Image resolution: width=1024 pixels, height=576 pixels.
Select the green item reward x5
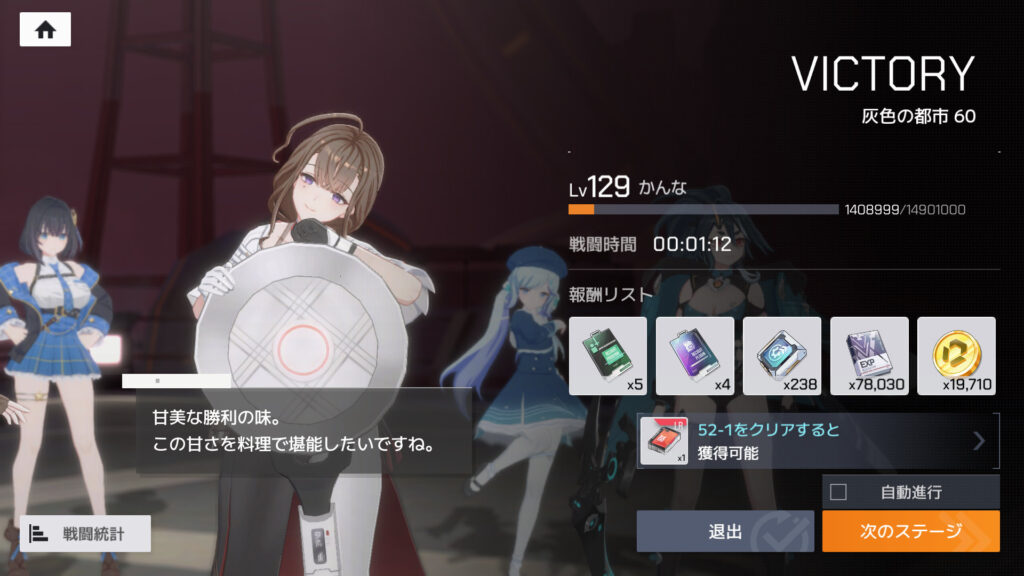[607, 356]
